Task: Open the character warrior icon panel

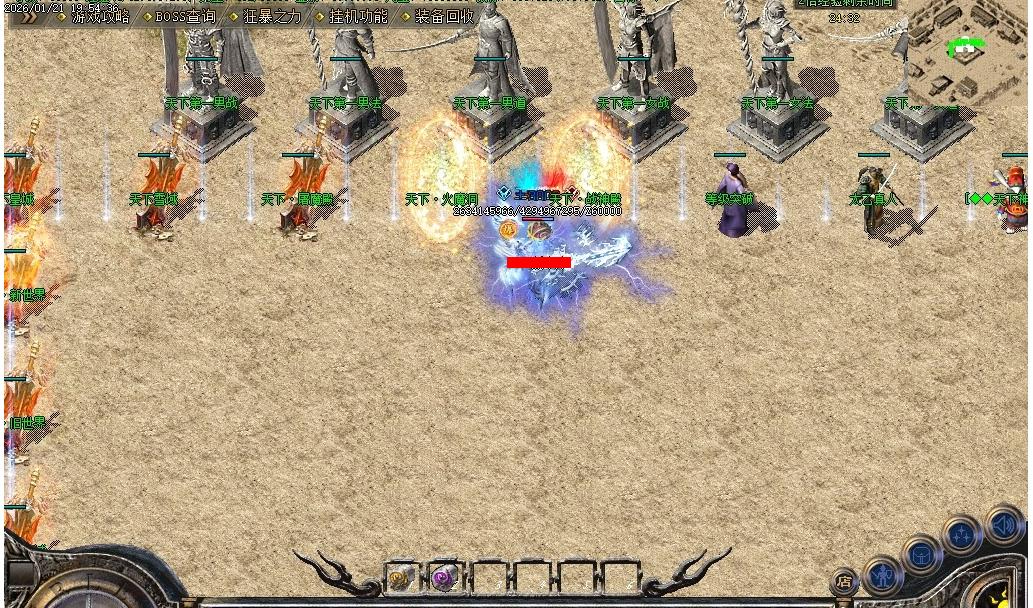Action: (x=882, y=575)
